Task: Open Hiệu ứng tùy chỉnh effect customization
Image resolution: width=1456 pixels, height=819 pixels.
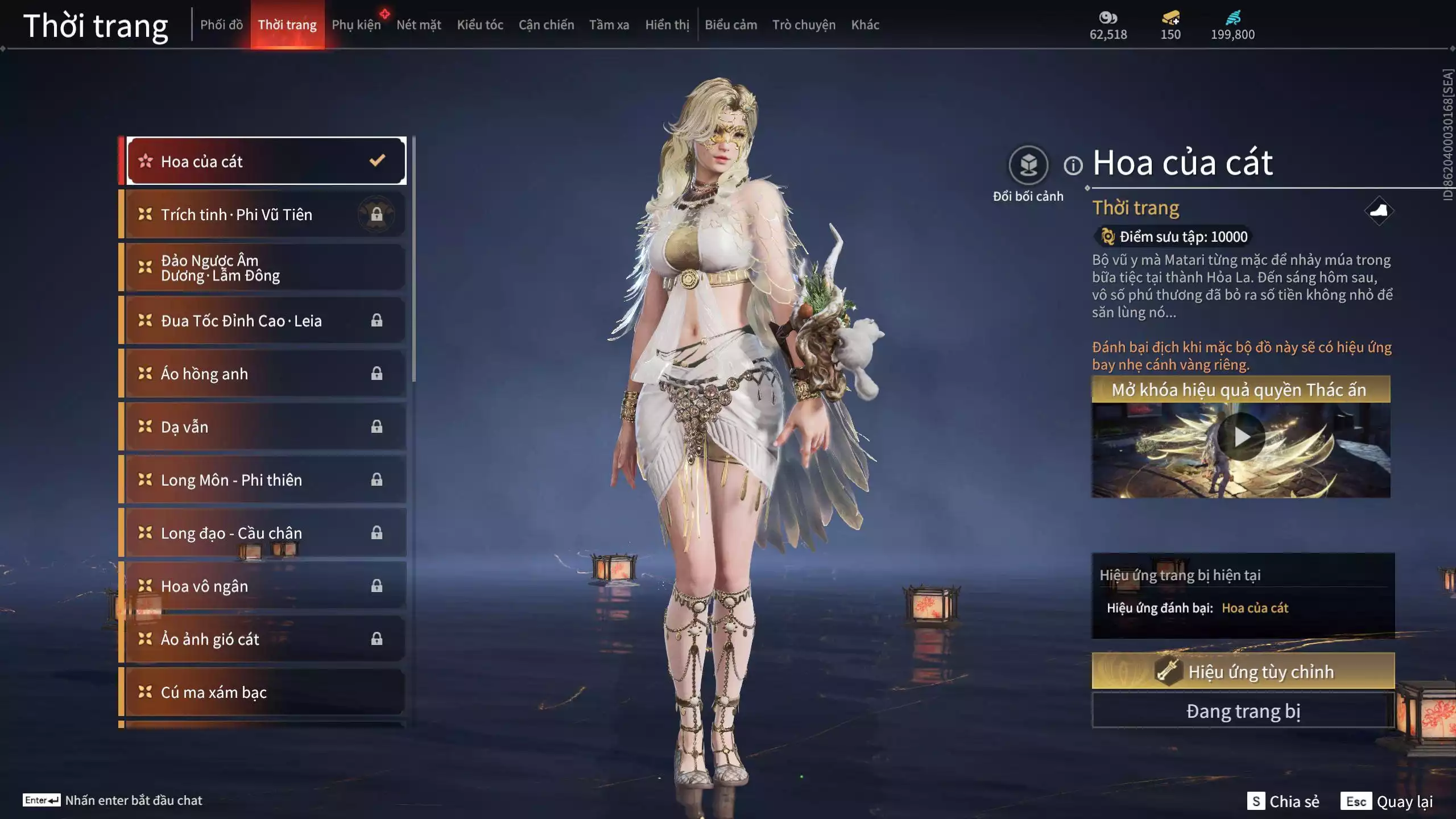Action: pyautogui.click(x=1243, y=672)
